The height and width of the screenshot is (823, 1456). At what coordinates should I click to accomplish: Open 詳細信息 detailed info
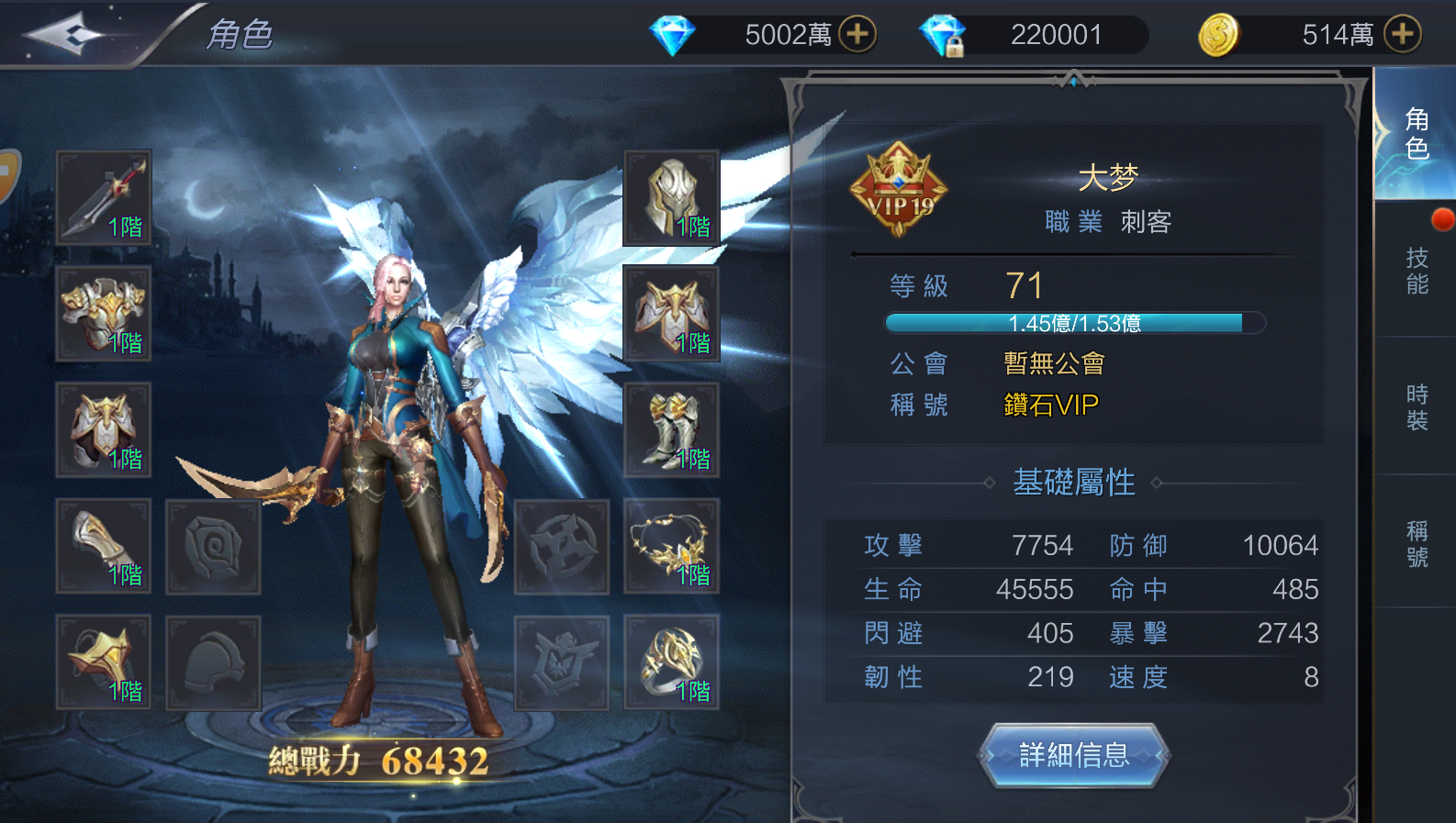click(1073, 755)
